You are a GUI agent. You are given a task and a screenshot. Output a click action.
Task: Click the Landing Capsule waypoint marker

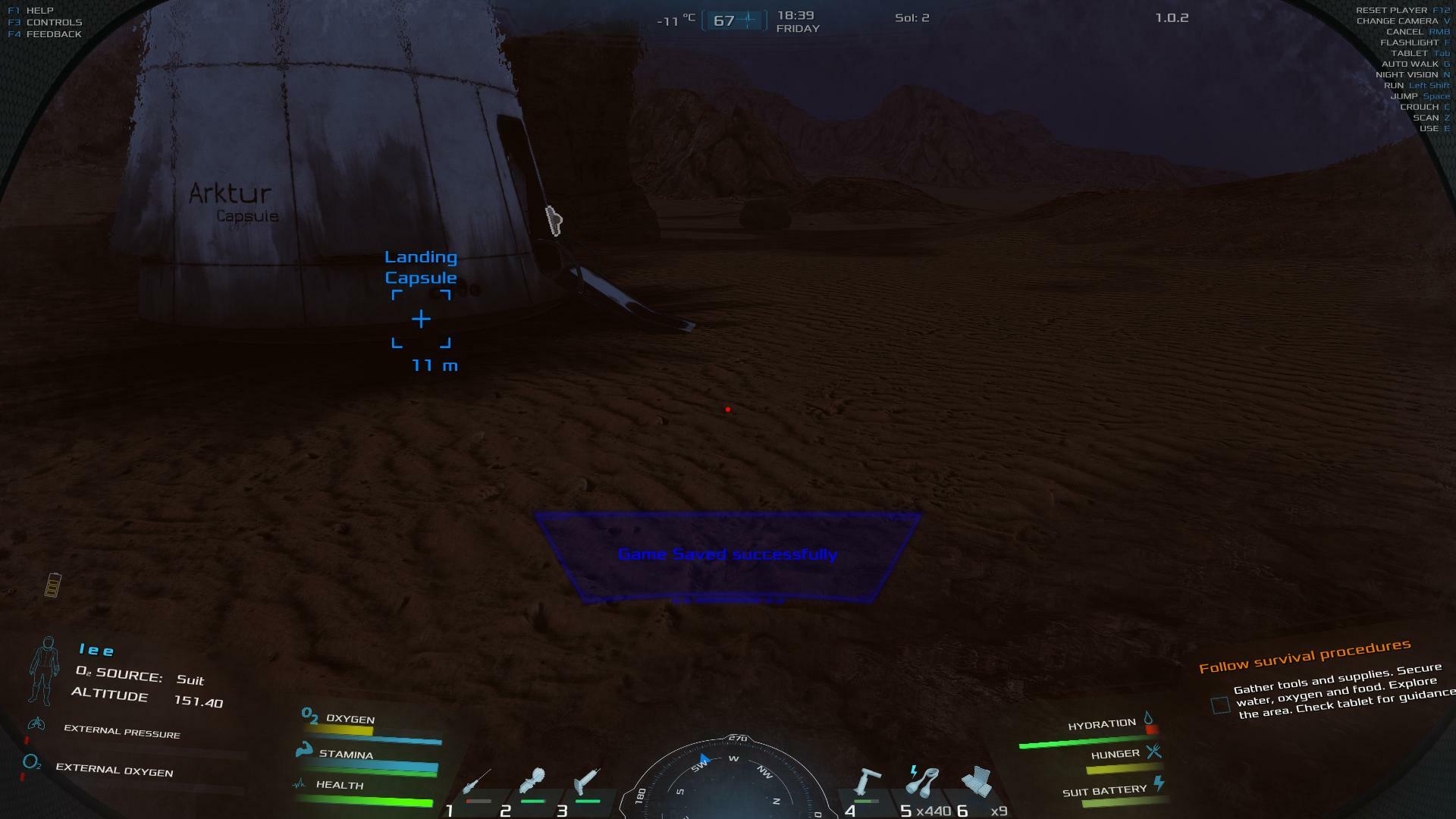[x=421, y=319]
